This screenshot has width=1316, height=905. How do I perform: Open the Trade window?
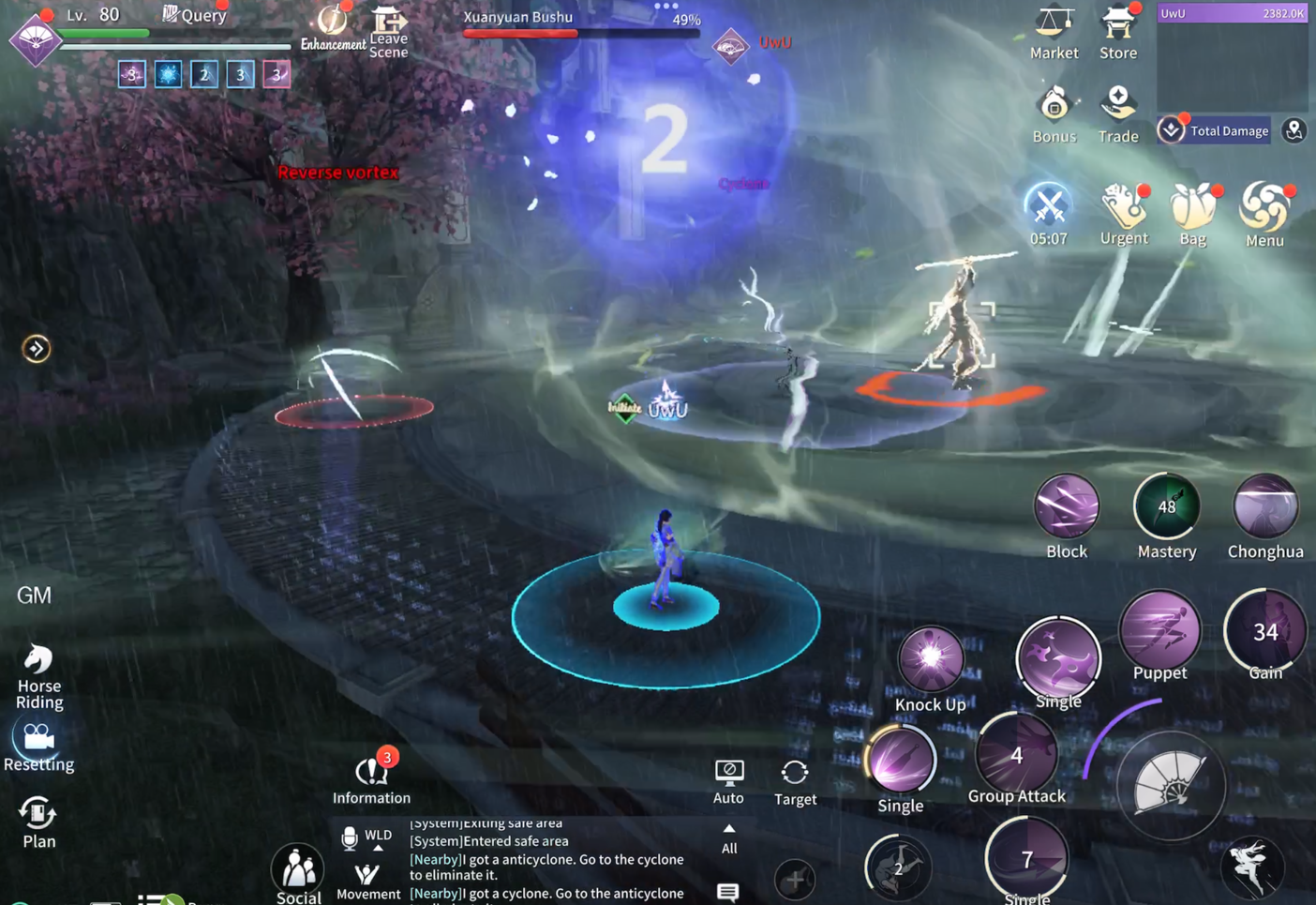pos(1118,113)
